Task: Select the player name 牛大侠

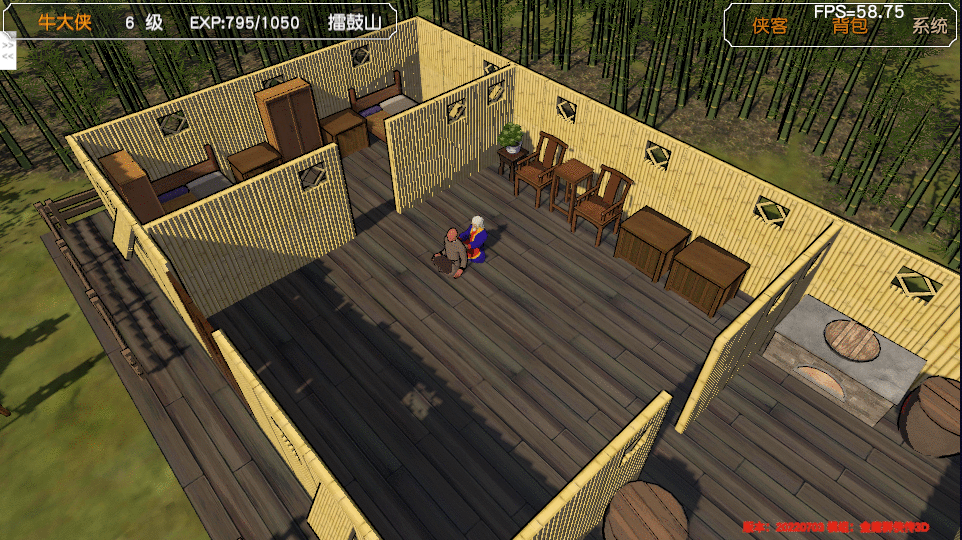Action: (x=65, y=22)
